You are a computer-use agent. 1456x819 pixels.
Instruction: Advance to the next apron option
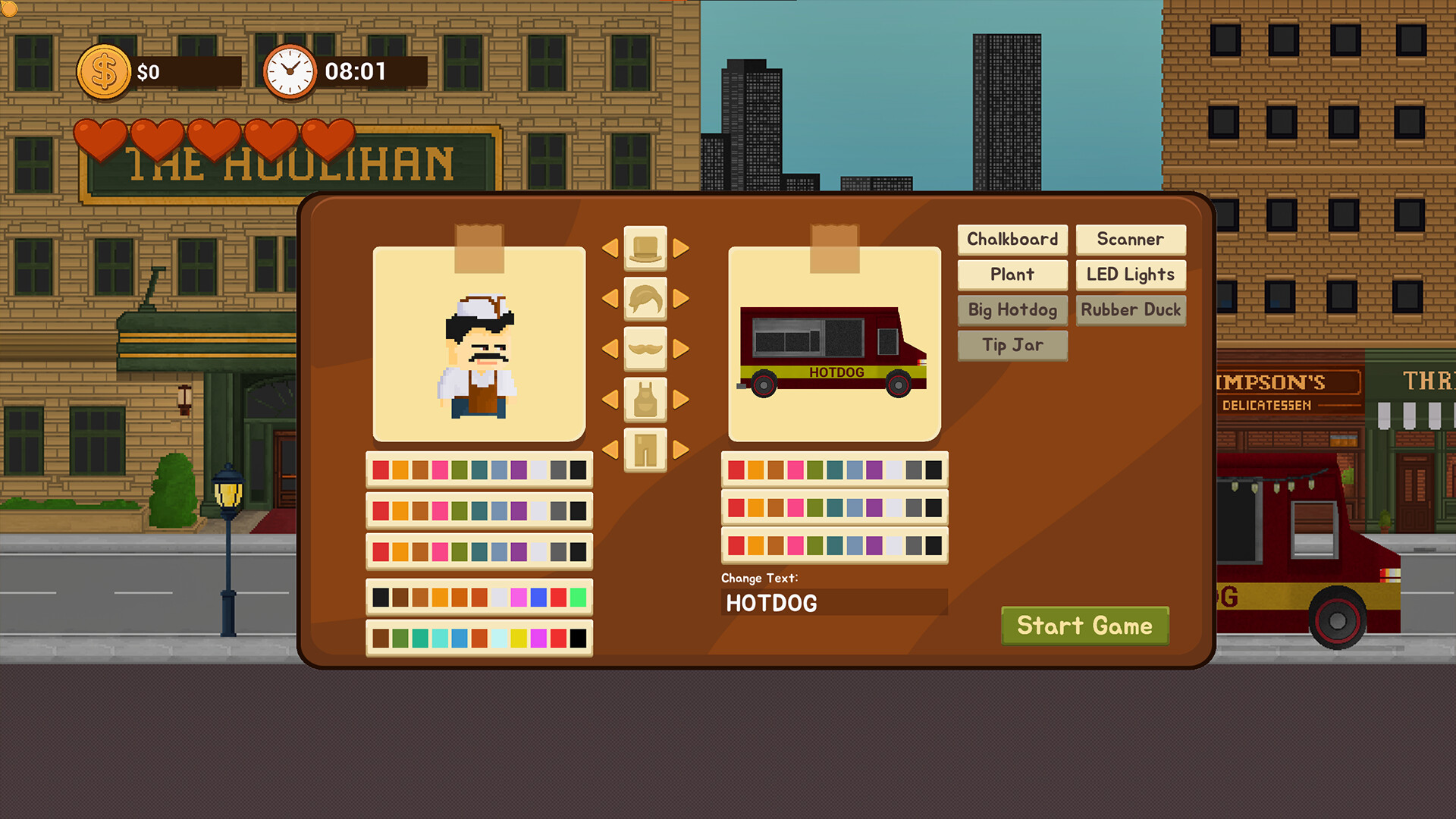pyautogui.click(x=681, y=399)
